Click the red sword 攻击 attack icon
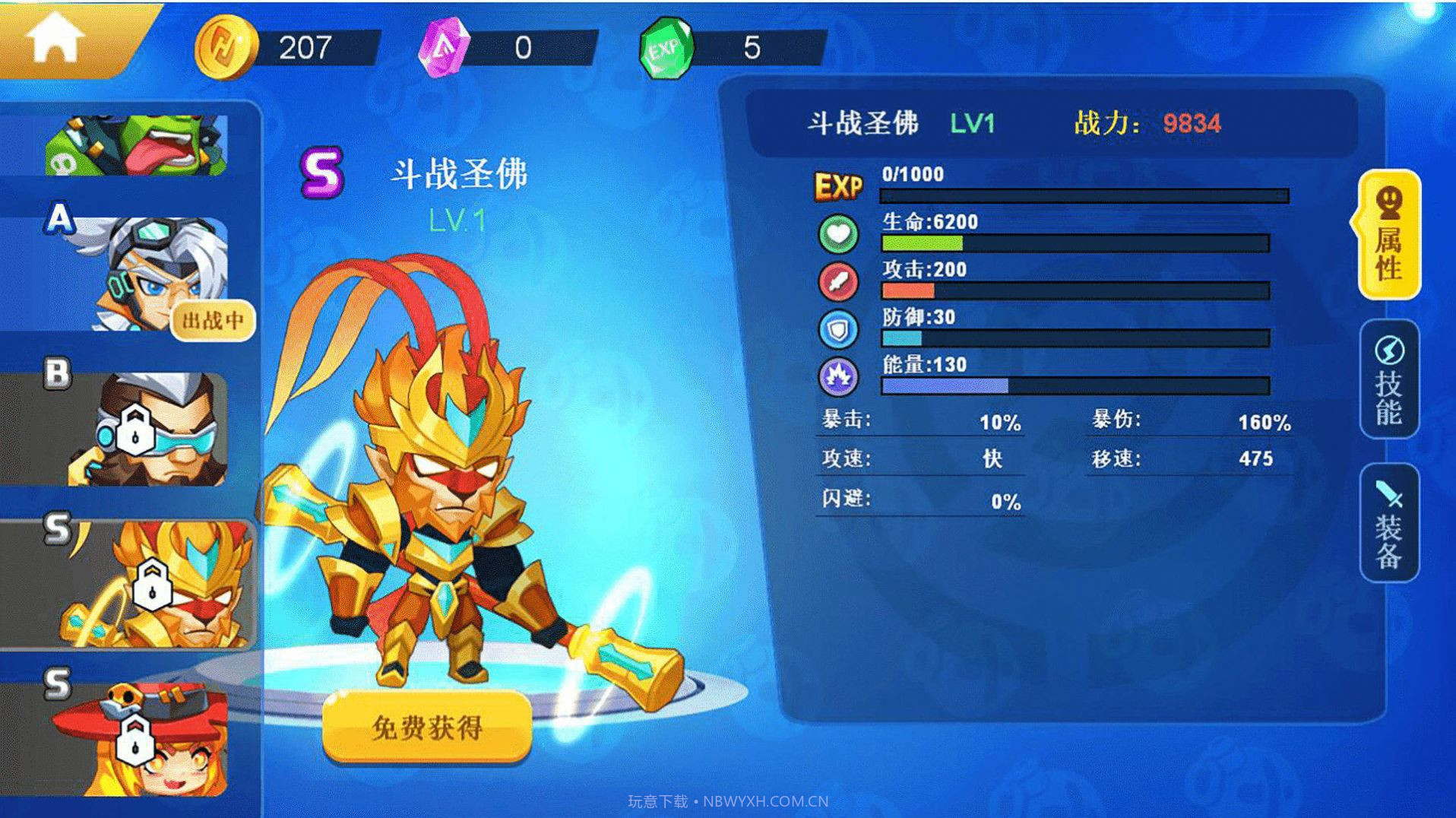The image size is (1456, 818). [x=839, y=281]
